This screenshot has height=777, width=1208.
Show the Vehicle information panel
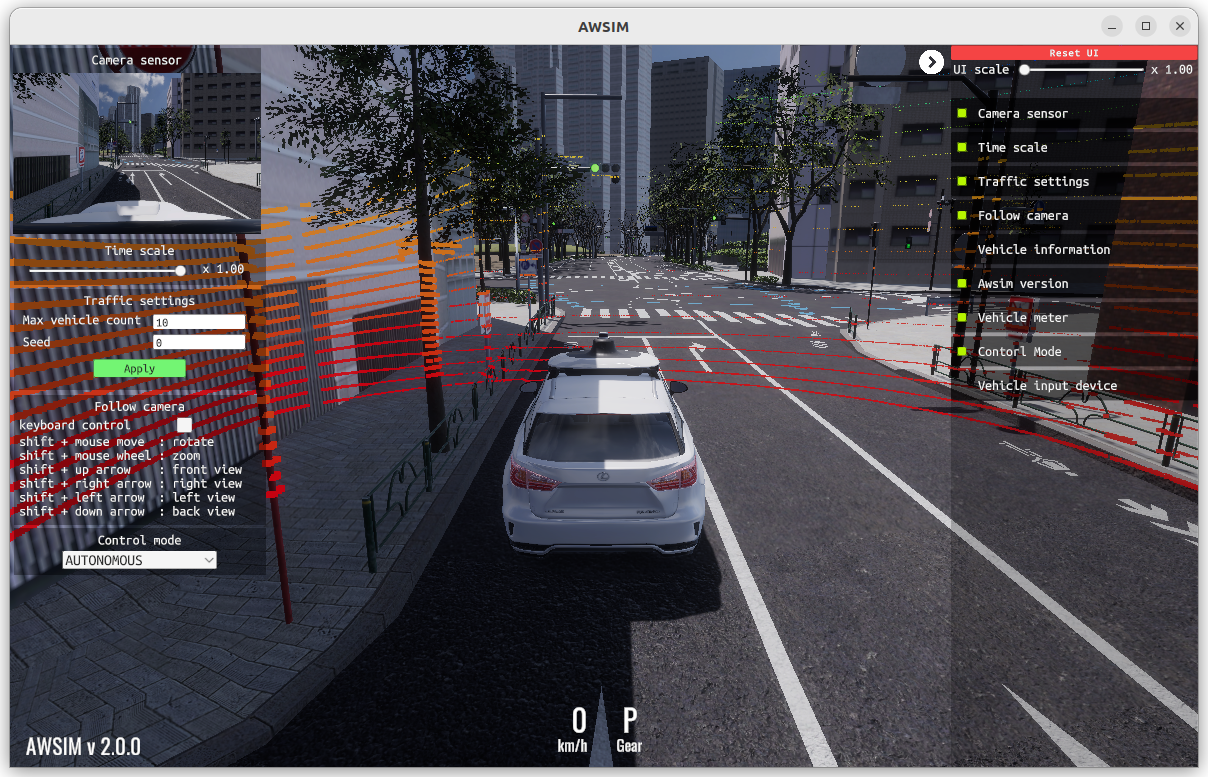[x=1043, y=249]
